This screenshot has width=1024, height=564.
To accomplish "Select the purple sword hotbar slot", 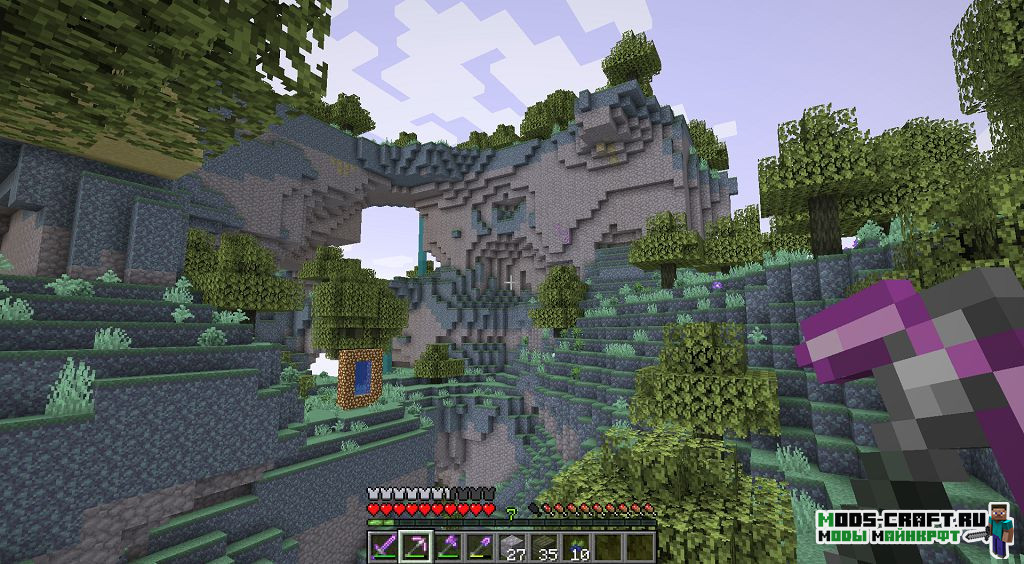I will [x=382, y=546].
